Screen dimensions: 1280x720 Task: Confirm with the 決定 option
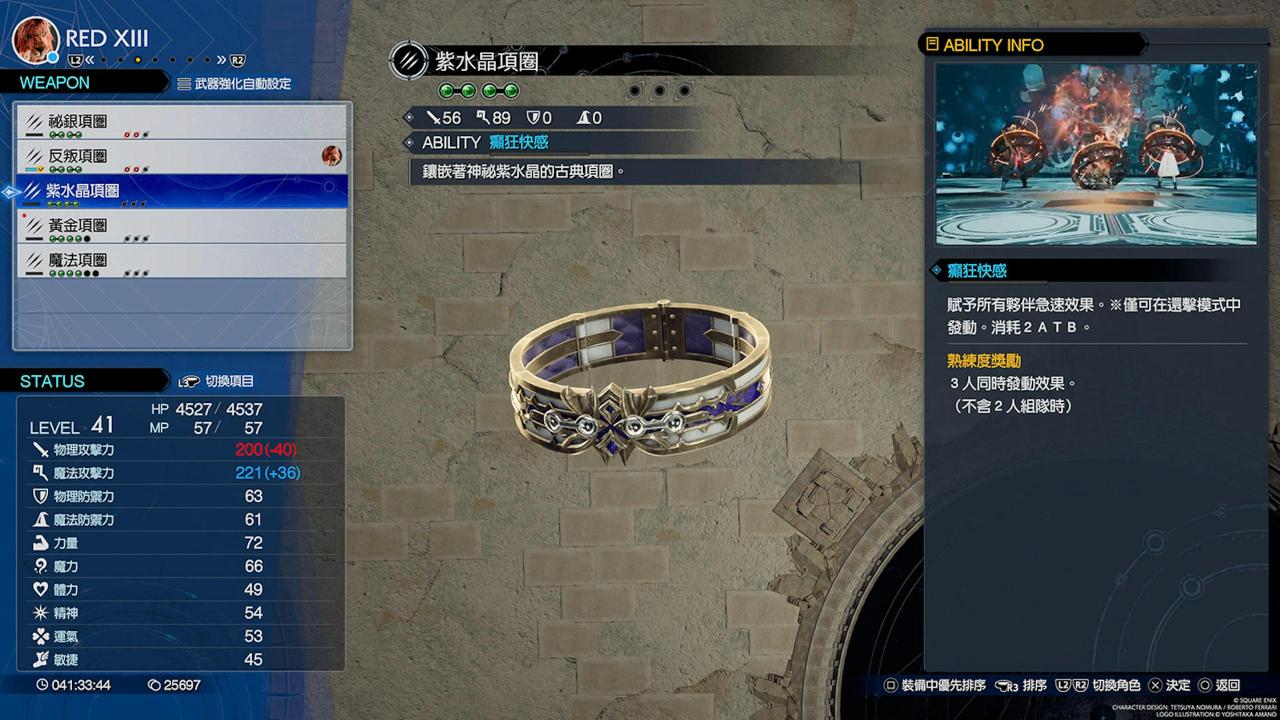pyautogui.click(x=1169, y=686)
